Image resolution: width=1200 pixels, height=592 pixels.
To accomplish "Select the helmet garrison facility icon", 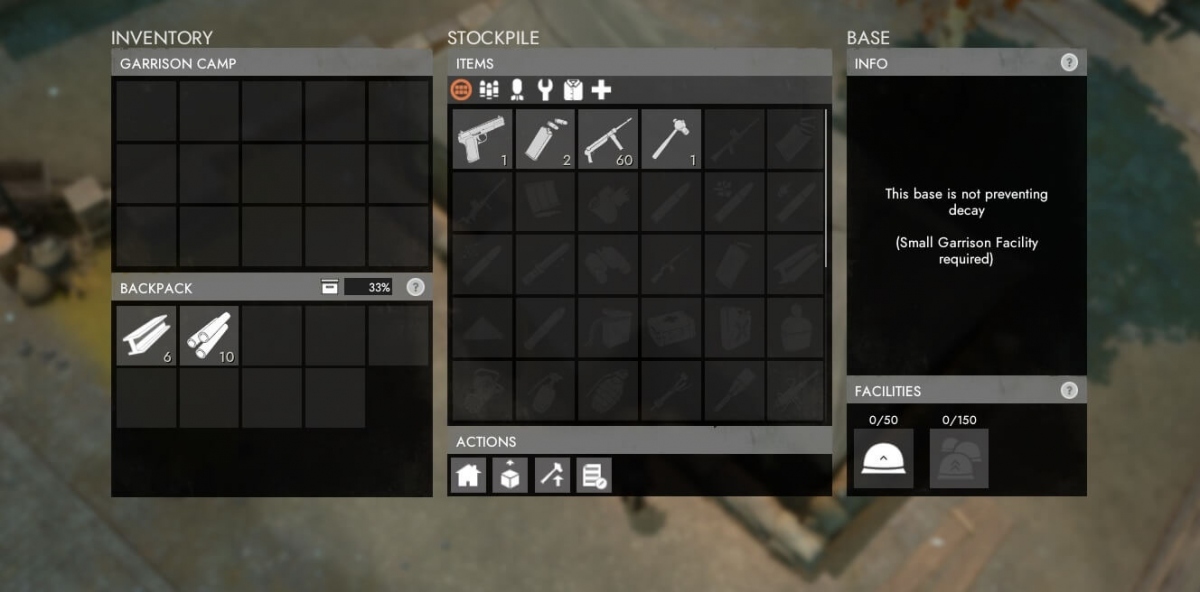I will (883, 458).
